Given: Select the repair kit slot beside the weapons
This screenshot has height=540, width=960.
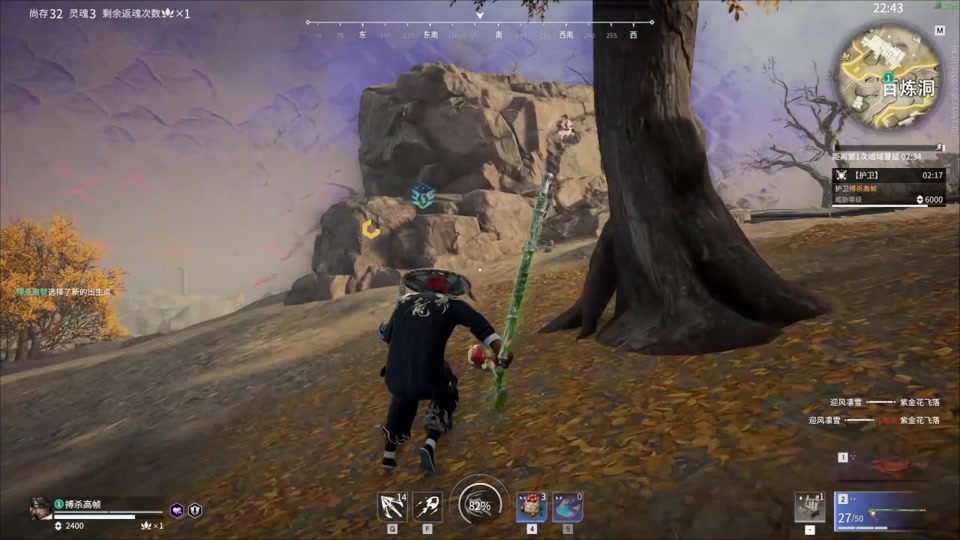Looking at the screenshot, I should 810,507.
